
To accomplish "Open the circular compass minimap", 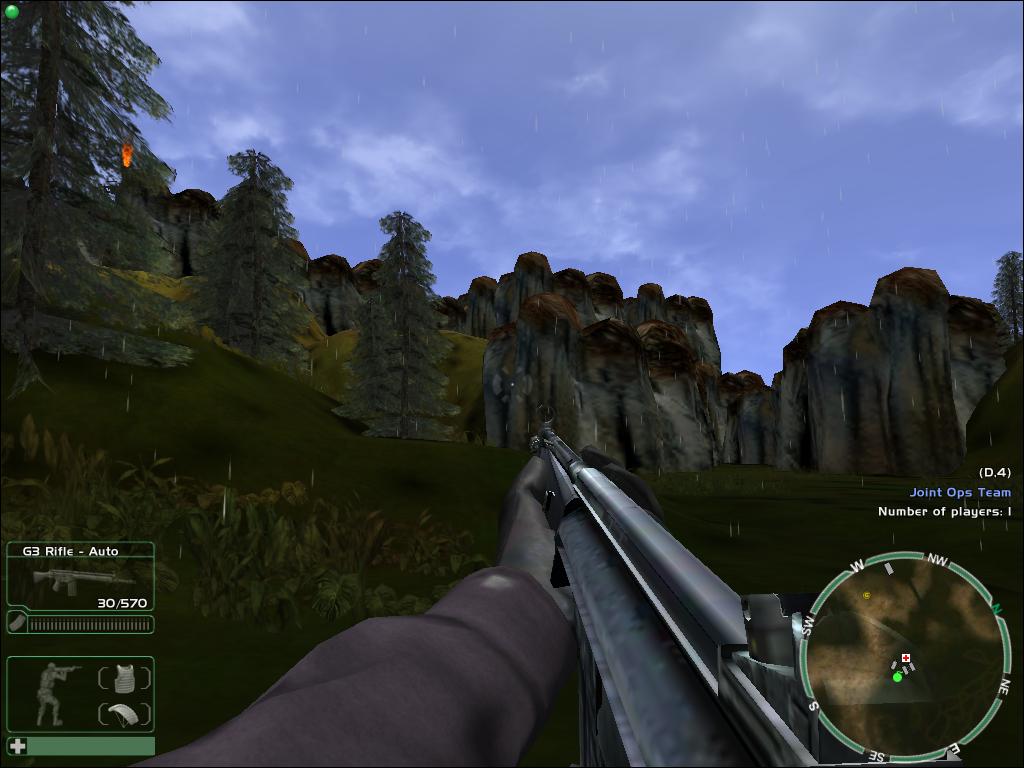I will pyautogui.click(x=905, y=656).
